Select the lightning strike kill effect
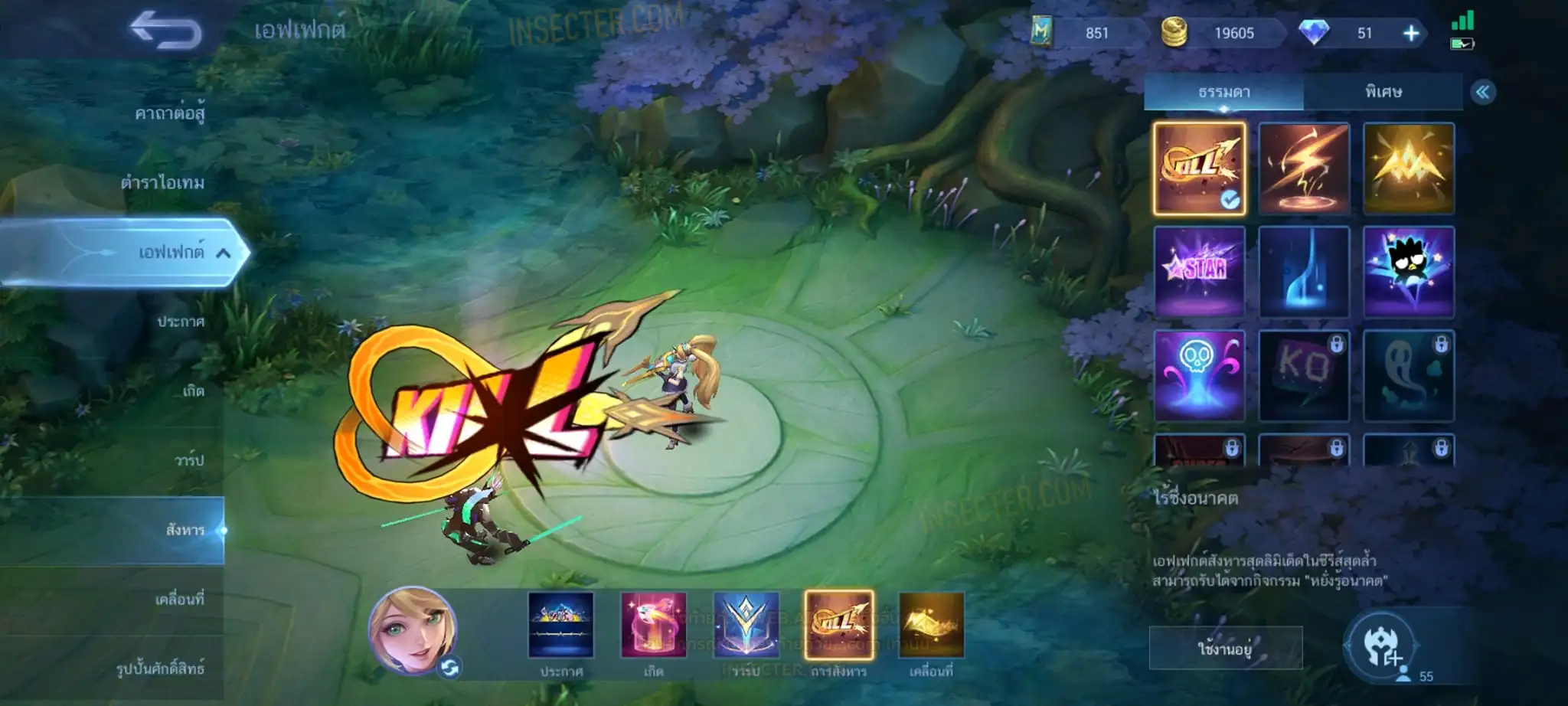 1304,168
